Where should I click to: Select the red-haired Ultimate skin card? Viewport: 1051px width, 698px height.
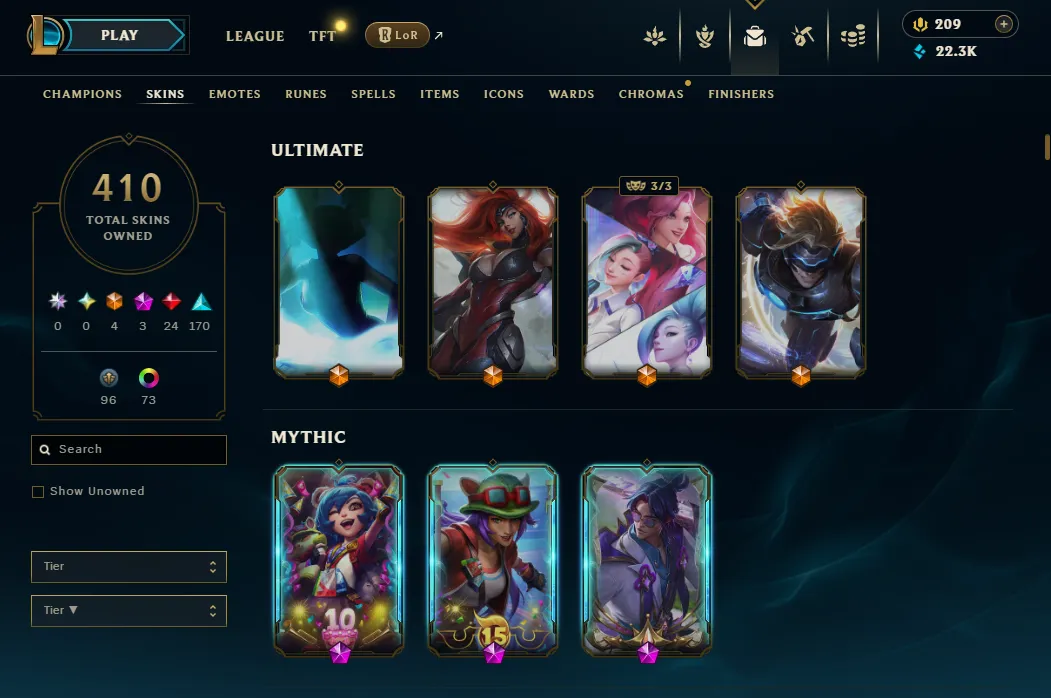493,280
